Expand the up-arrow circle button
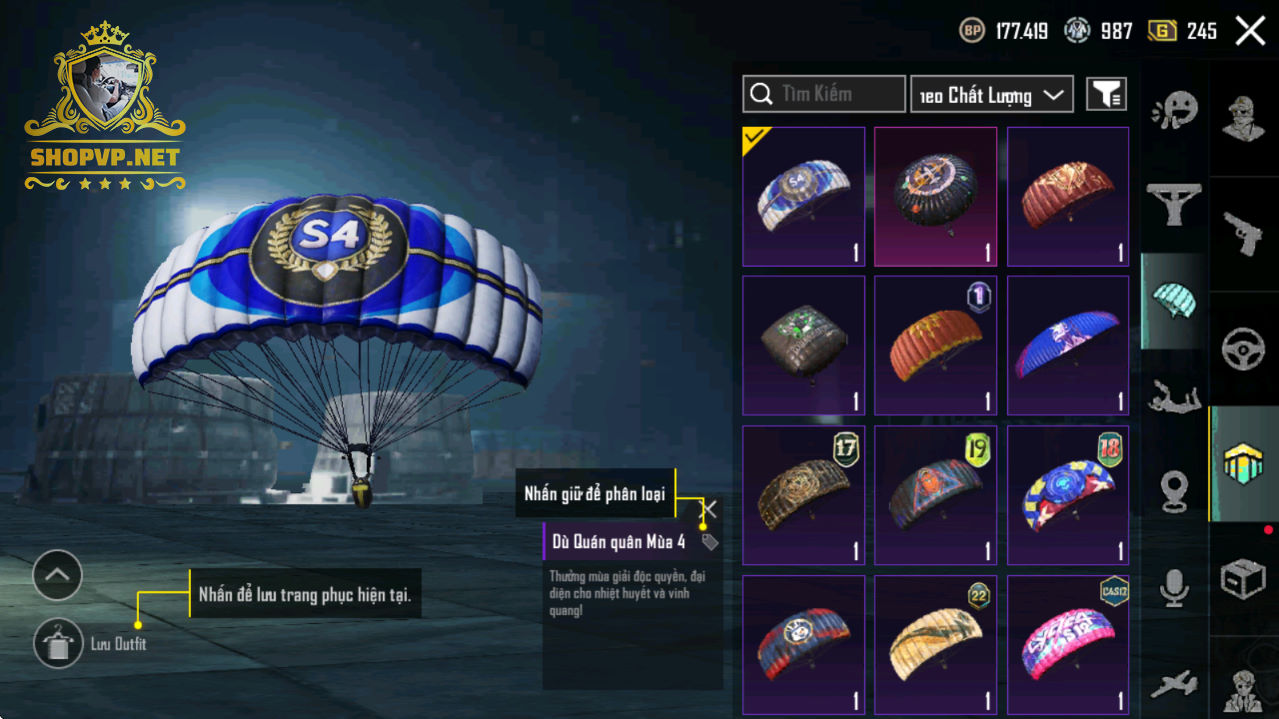Viewport: 1279px width, 719px height. (57, 575)
